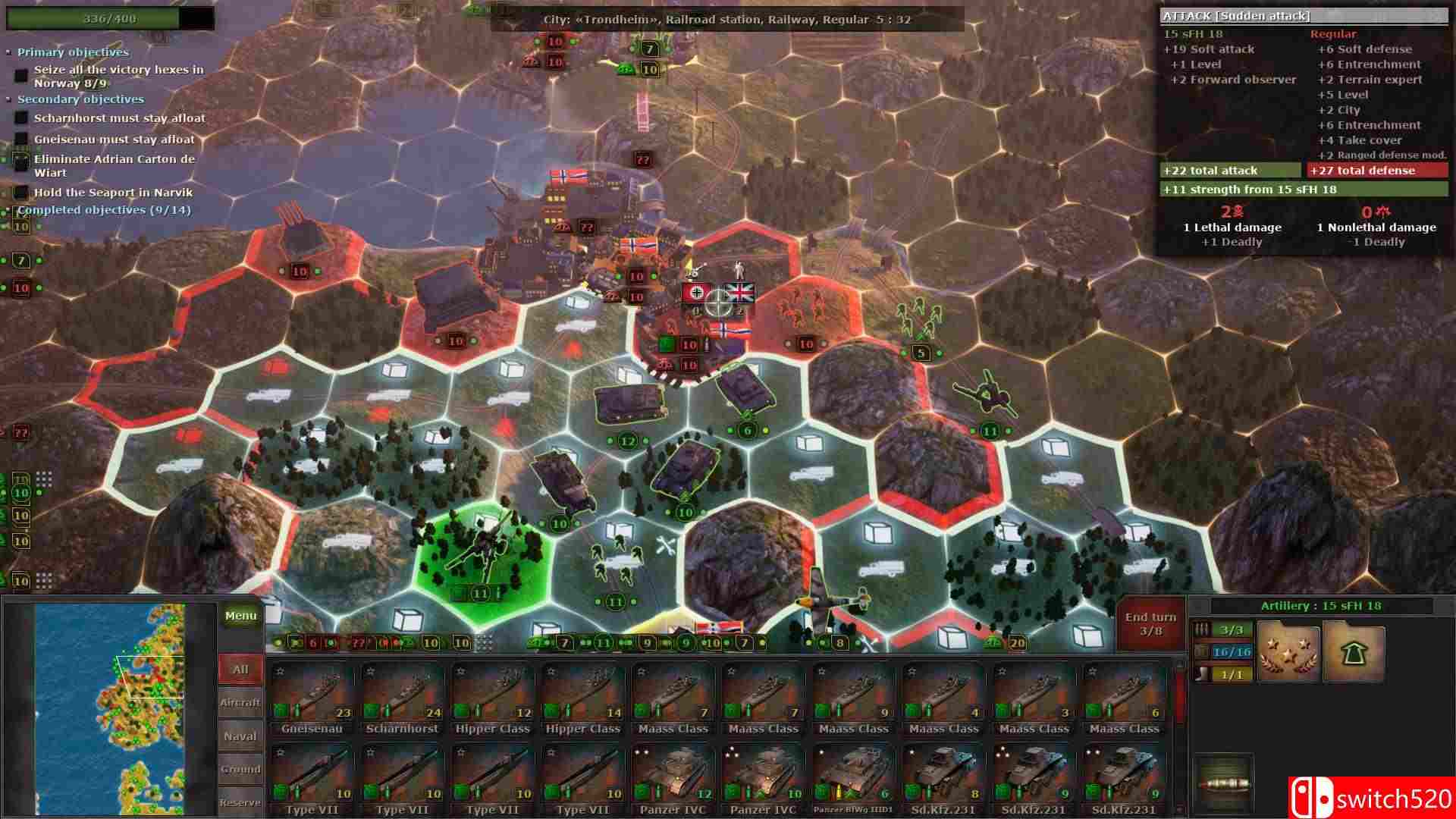Screen dimensions: 1456x819
Task: Expand the Completed objectives (9/14) list
Action: 10,209
